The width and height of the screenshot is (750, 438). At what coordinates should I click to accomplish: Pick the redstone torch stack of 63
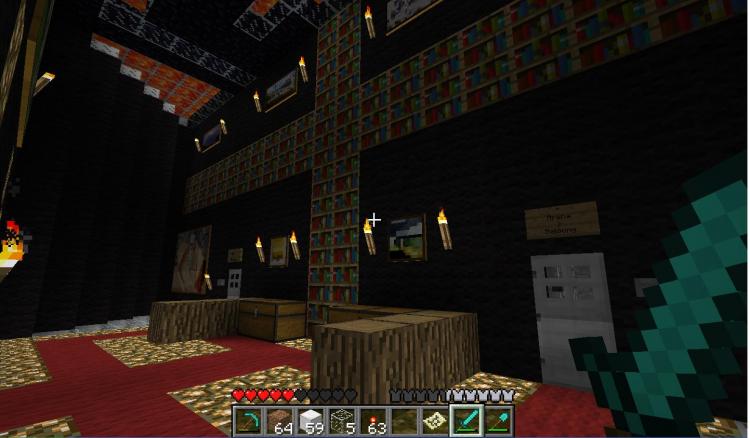coord(373,421)
